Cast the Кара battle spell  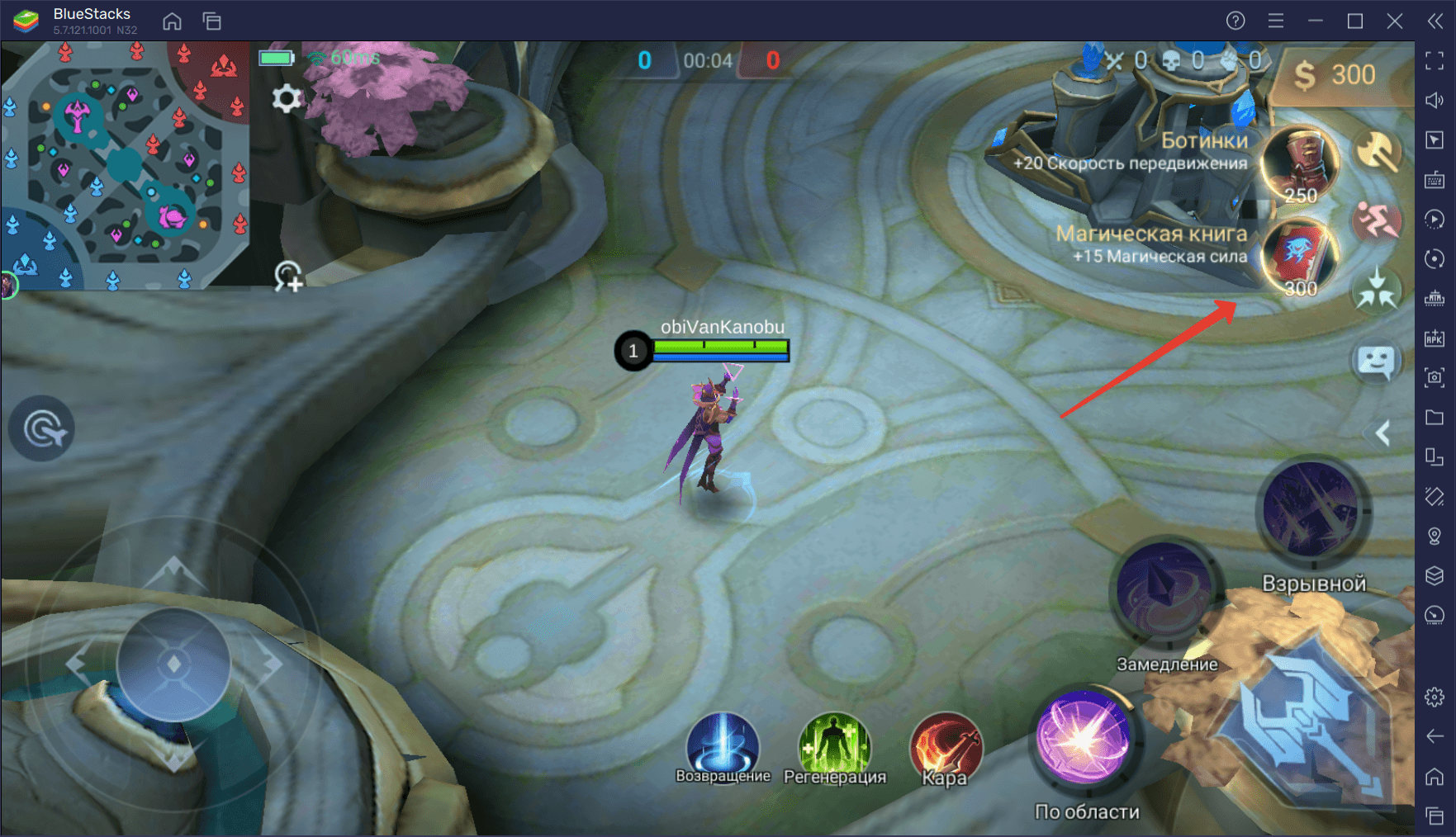click(946, 746)
